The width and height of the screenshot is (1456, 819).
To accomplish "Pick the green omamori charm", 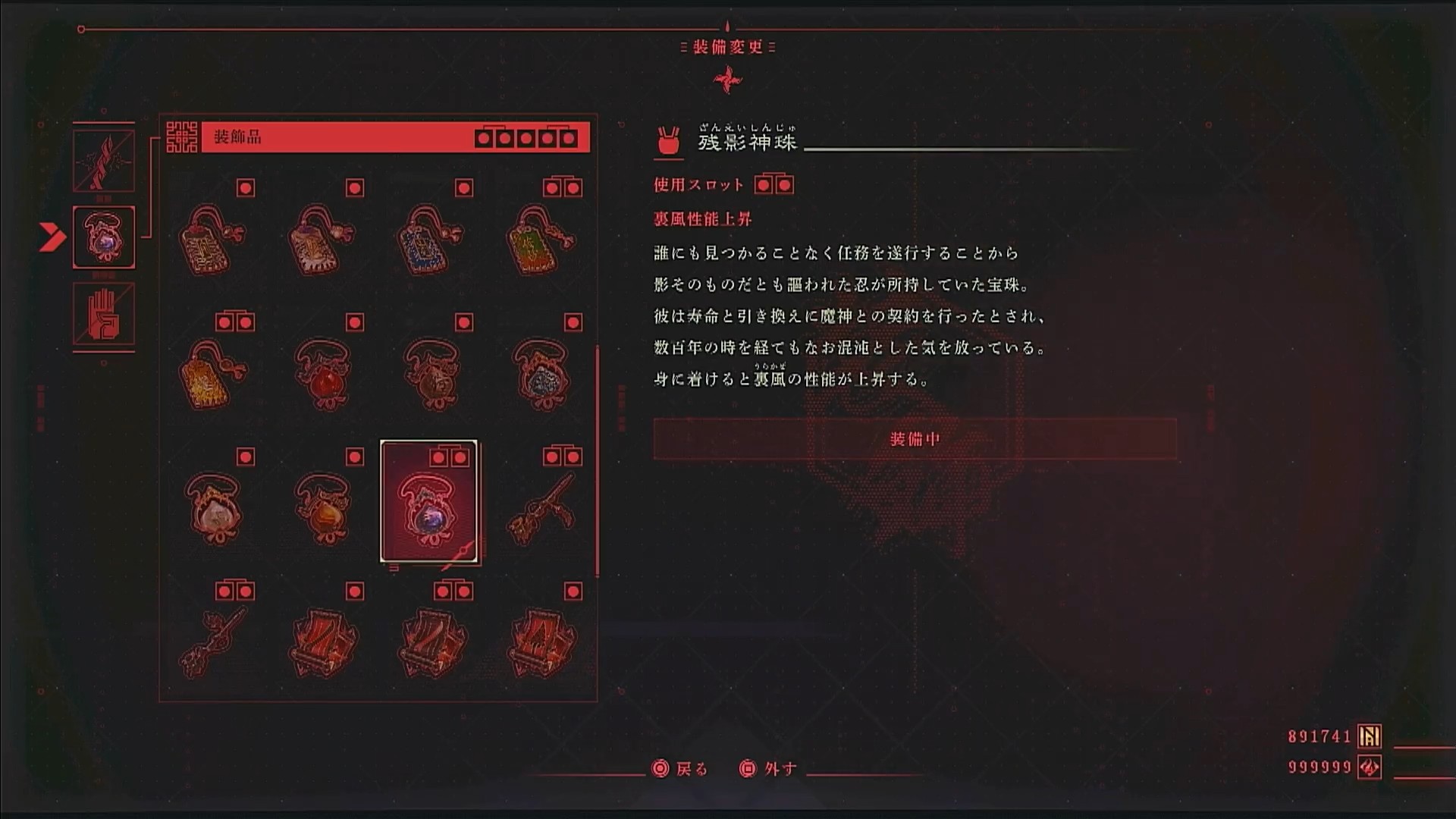I will (x=539, y=240).
